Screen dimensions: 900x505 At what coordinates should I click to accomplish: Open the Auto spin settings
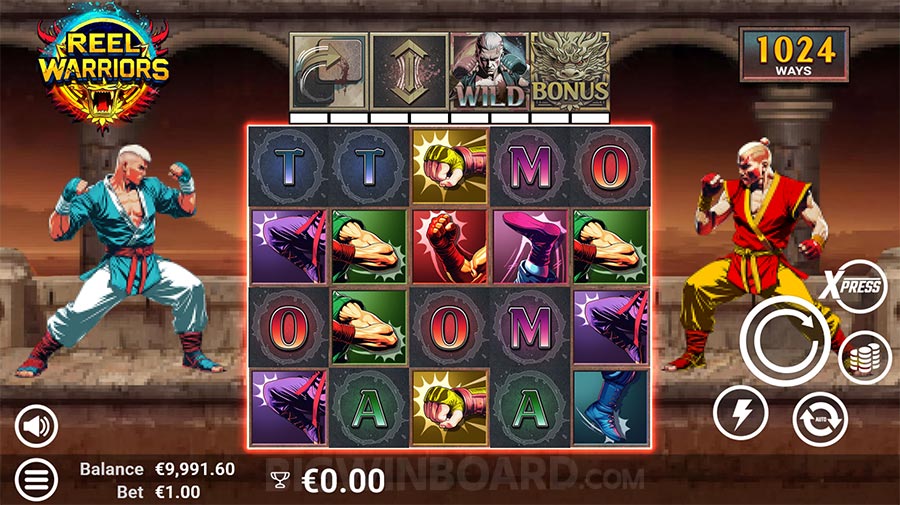pos(820,419)
